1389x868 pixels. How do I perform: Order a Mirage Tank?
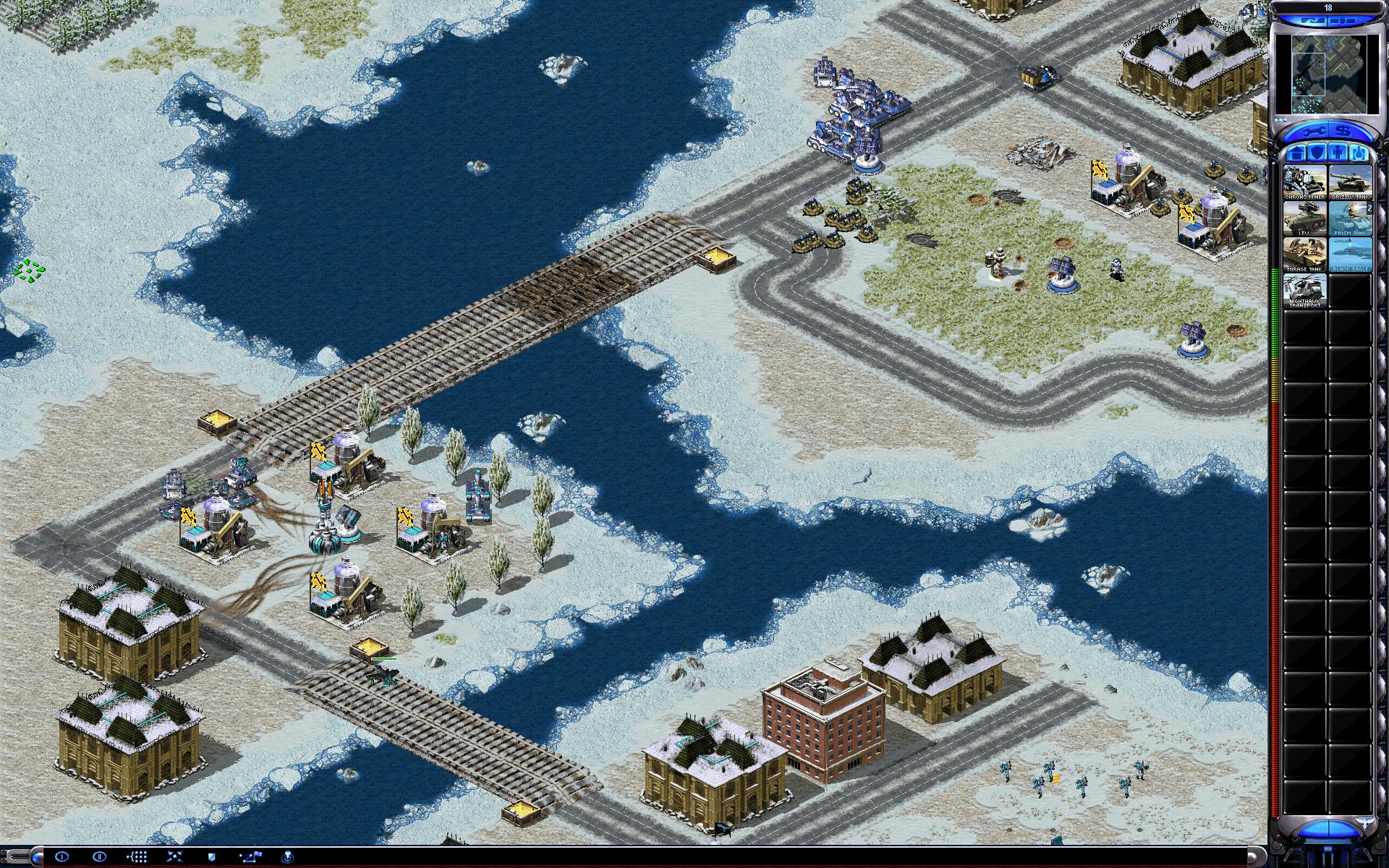1305,254
